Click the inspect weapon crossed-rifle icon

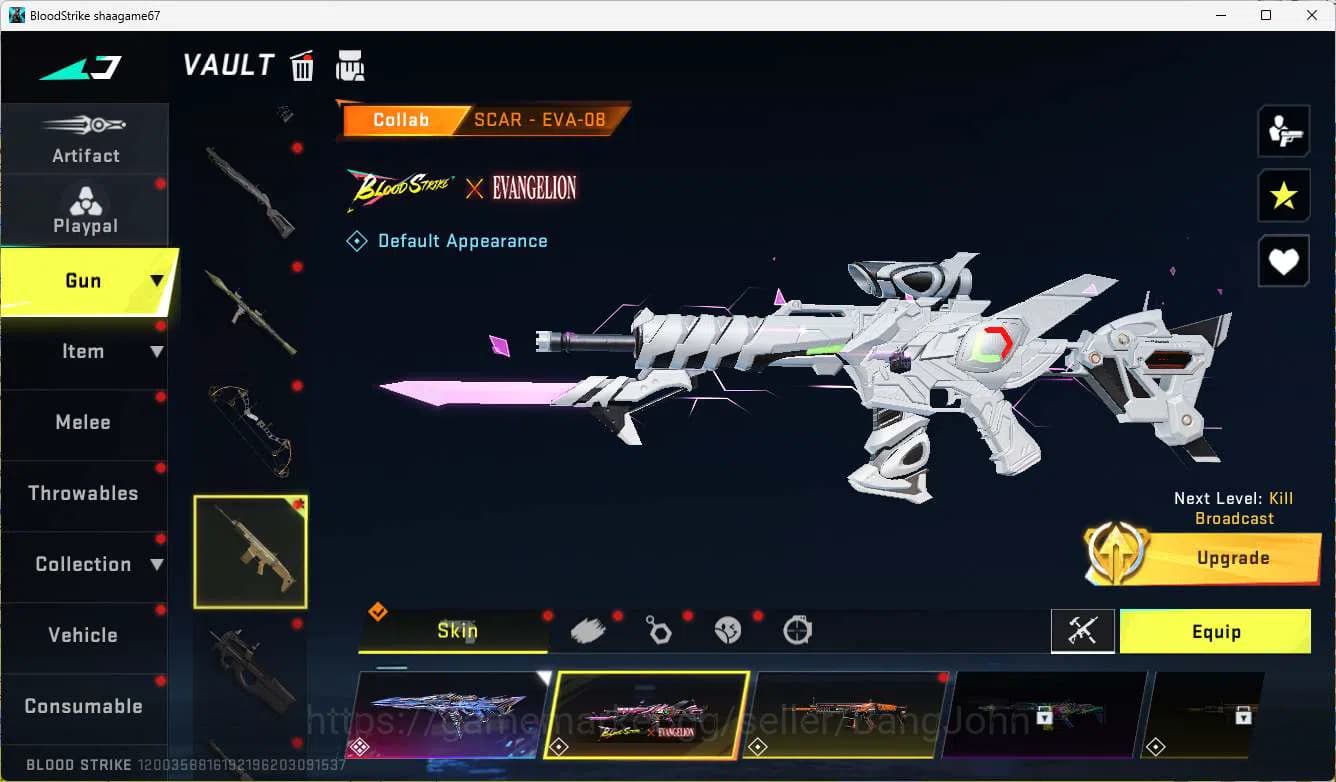pyautogui.click(x=1082, y=631)
